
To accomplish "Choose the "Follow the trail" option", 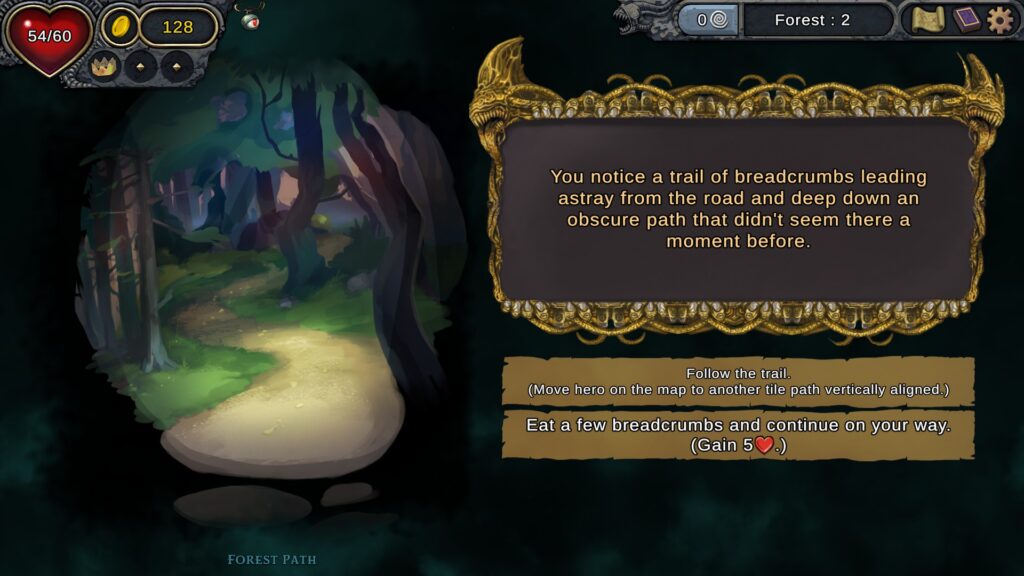I will 738,381.
